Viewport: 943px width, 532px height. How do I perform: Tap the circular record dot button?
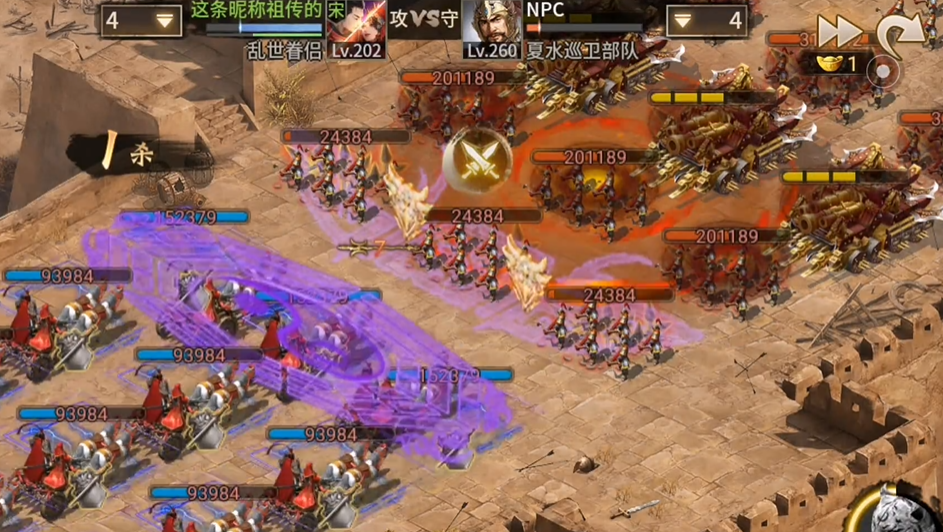click(884, 71)
